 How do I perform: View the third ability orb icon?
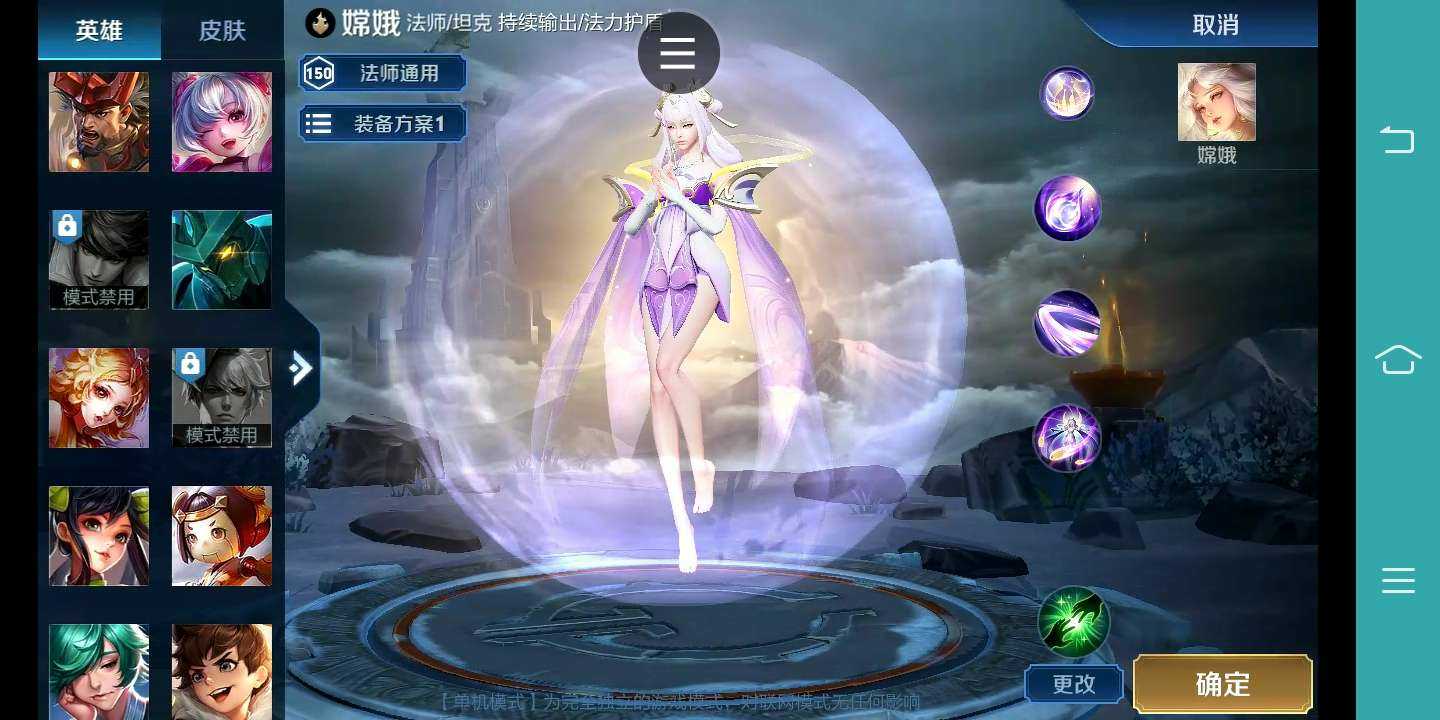pos(1068,322)
